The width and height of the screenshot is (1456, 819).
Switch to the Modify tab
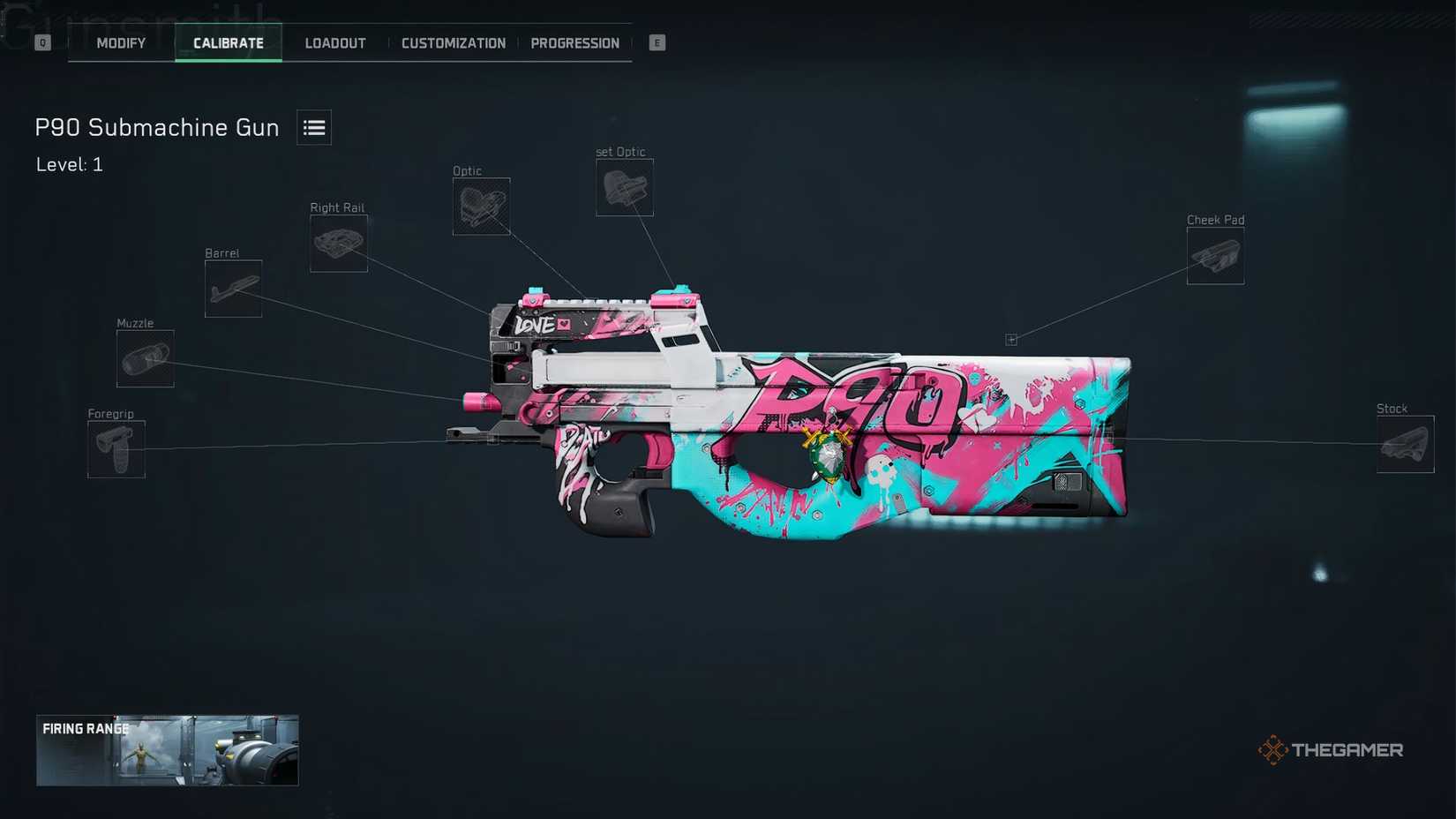coord(120,42)
